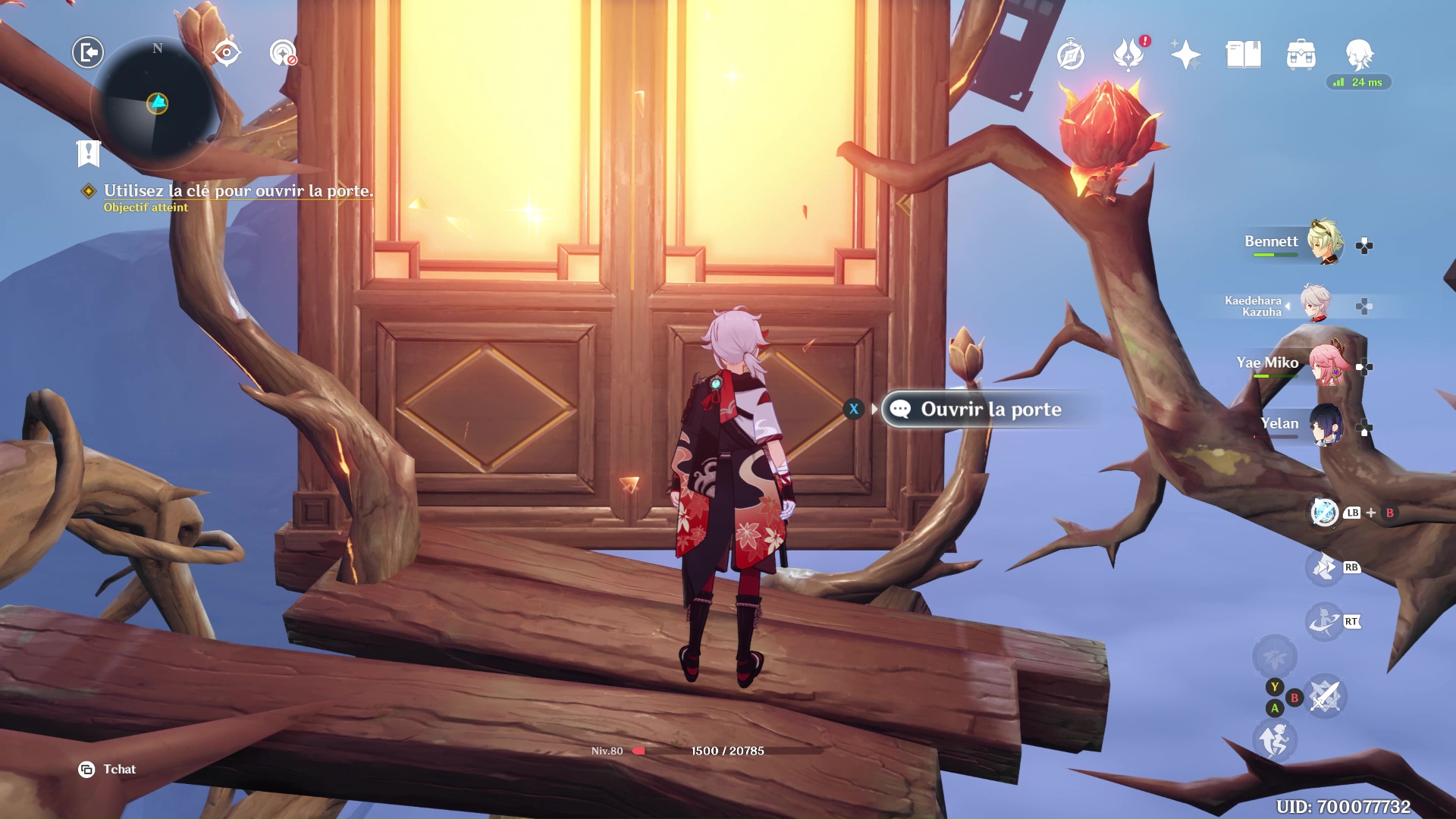Open the Paimon character menu
Screen dimensions: 1456x819
pyautogui.click(x=1359, y=55)
